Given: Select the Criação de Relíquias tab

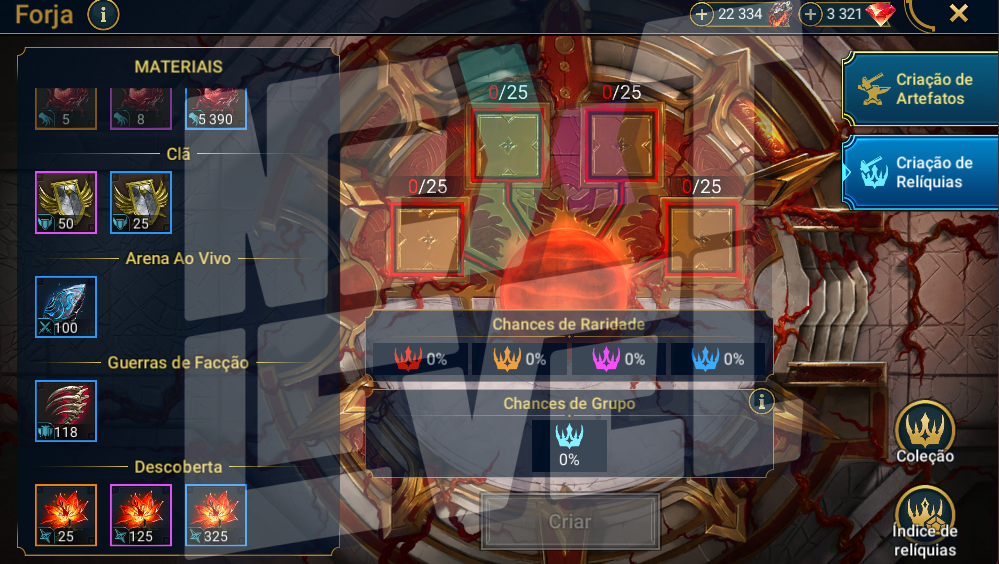Looking at the screenshot, I should (919, 172).
